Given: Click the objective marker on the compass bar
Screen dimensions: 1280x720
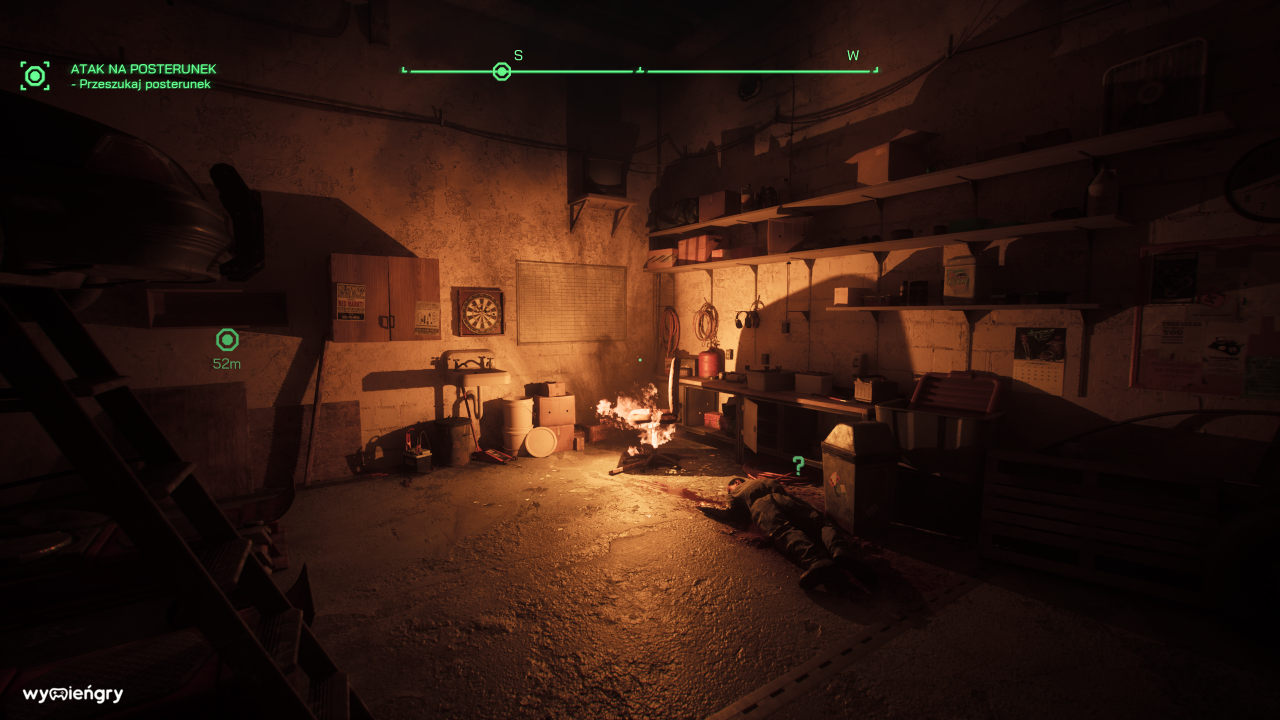Looking at the screenshot, I should click(502, 72).
